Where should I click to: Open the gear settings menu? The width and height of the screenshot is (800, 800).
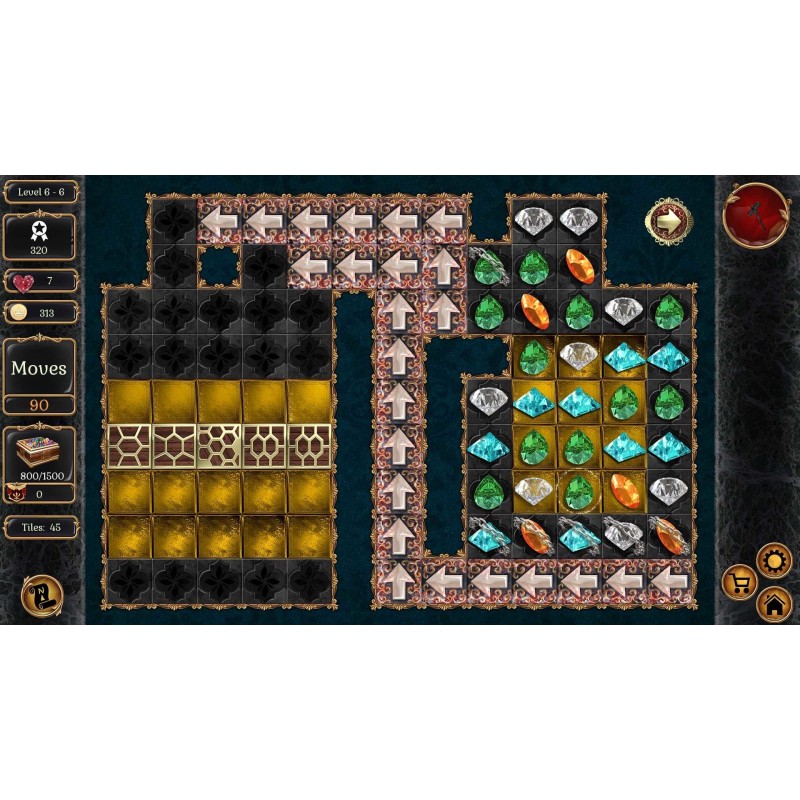(774, 561)
